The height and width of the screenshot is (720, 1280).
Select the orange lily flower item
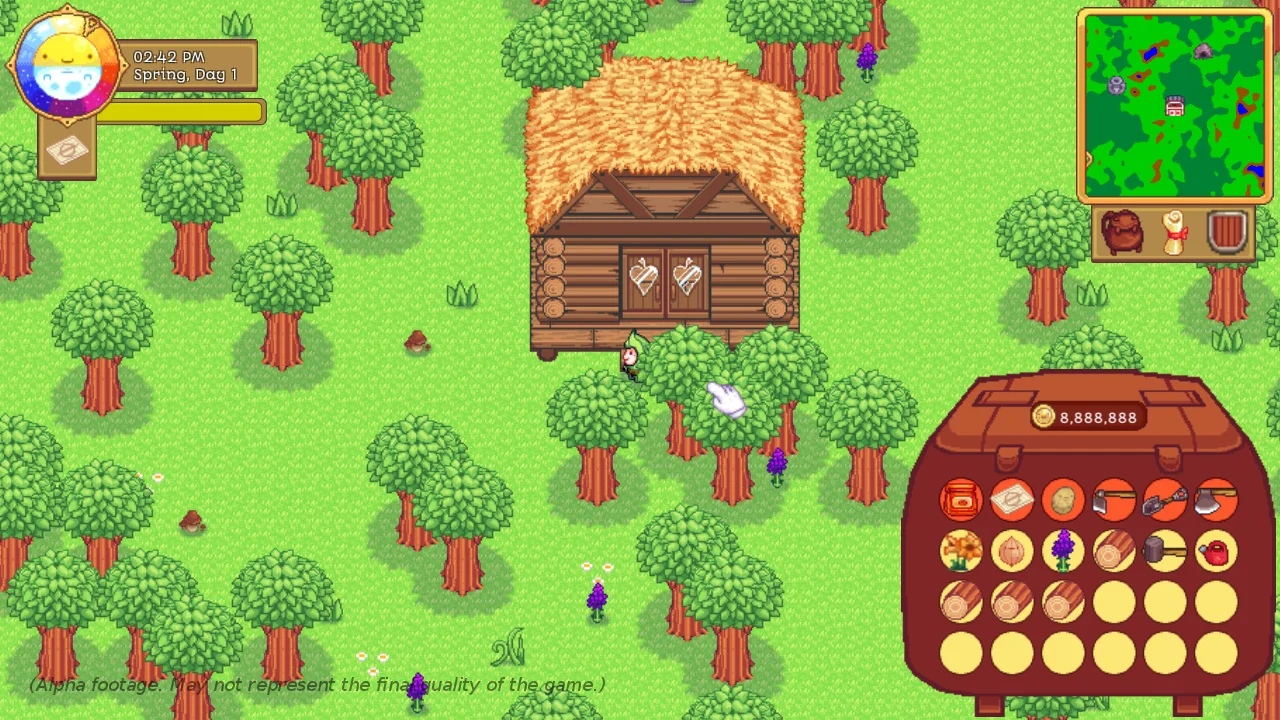click(x=960, y=552)
